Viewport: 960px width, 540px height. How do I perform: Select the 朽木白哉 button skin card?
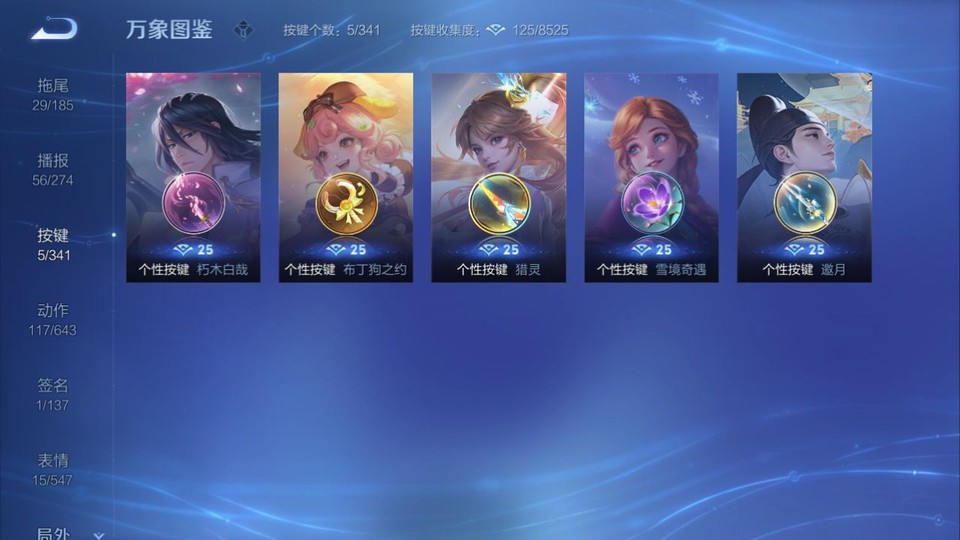coord(193,177)
